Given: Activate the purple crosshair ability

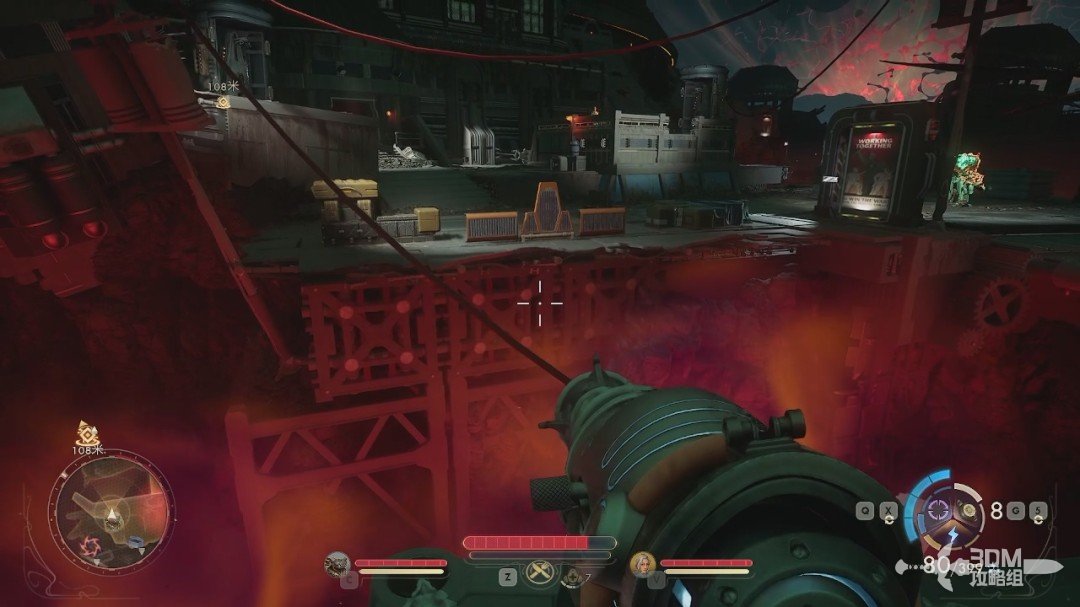Looking at the screenshot, I should coord(937,510).
